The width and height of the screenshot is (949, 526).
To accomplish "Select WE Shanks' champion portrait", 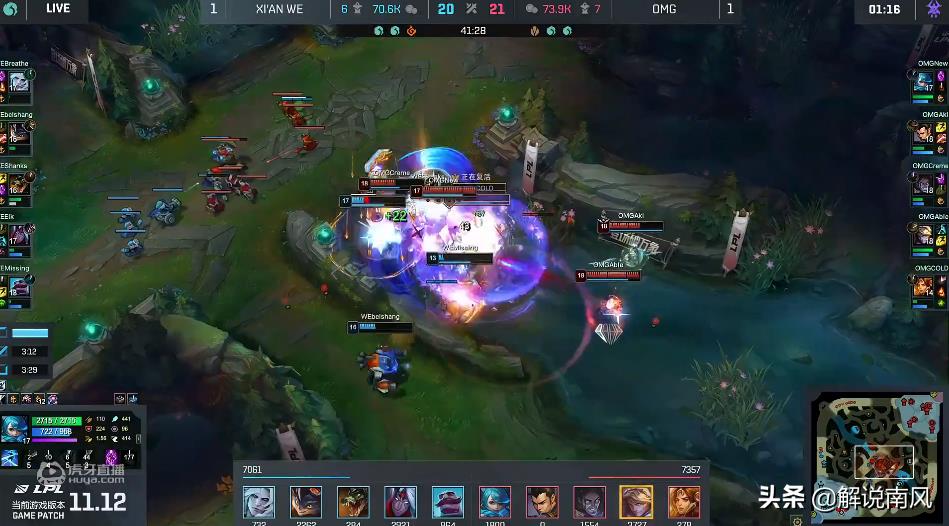I will [19, 184].
